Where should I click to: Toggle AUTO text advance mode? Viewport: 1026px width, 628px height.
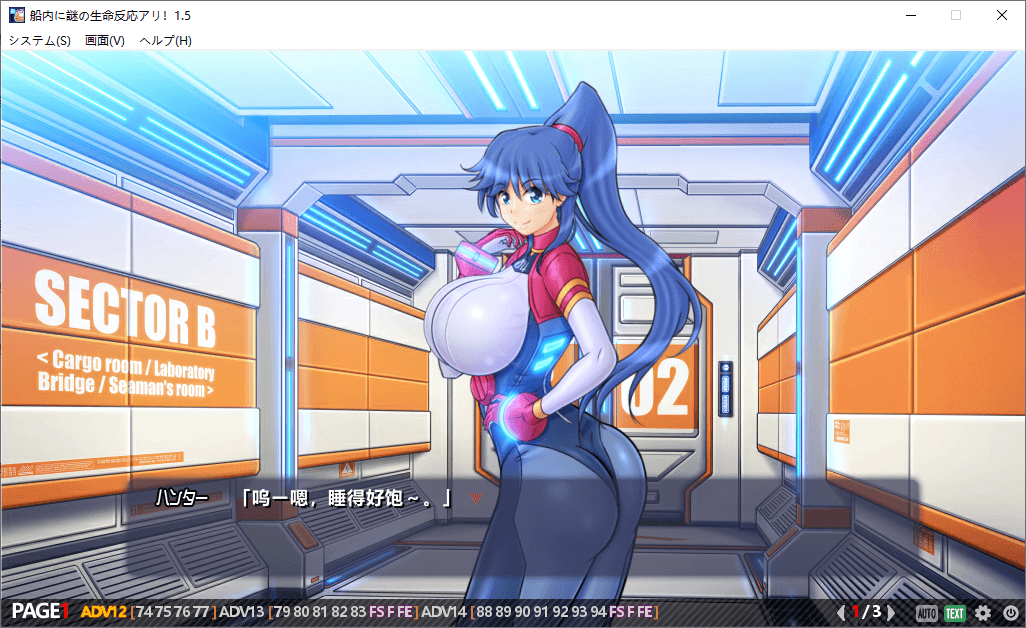(x=927, y=612)
